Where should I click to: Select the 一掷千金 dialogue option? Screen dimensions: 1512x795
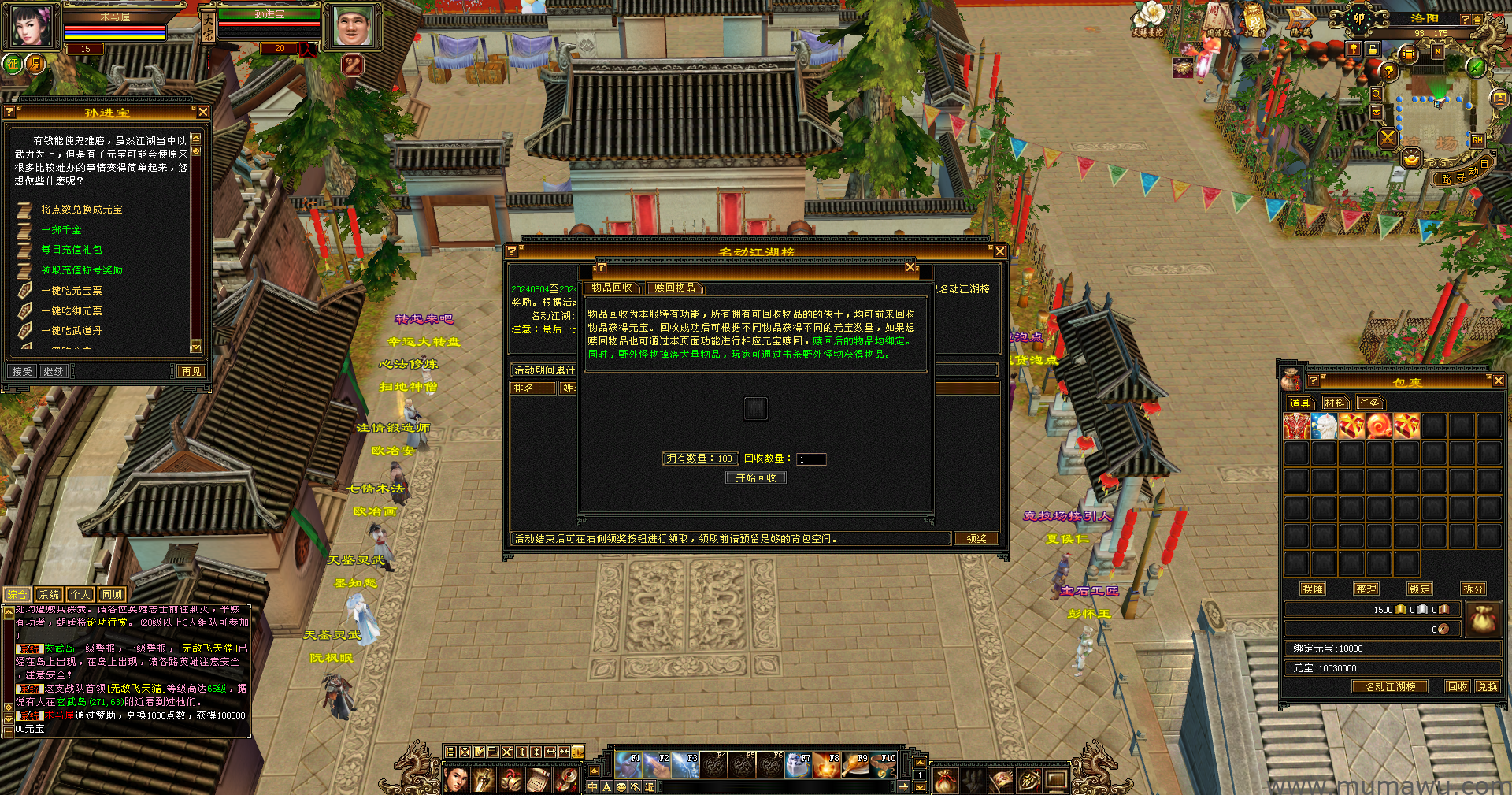click(61, 230)
